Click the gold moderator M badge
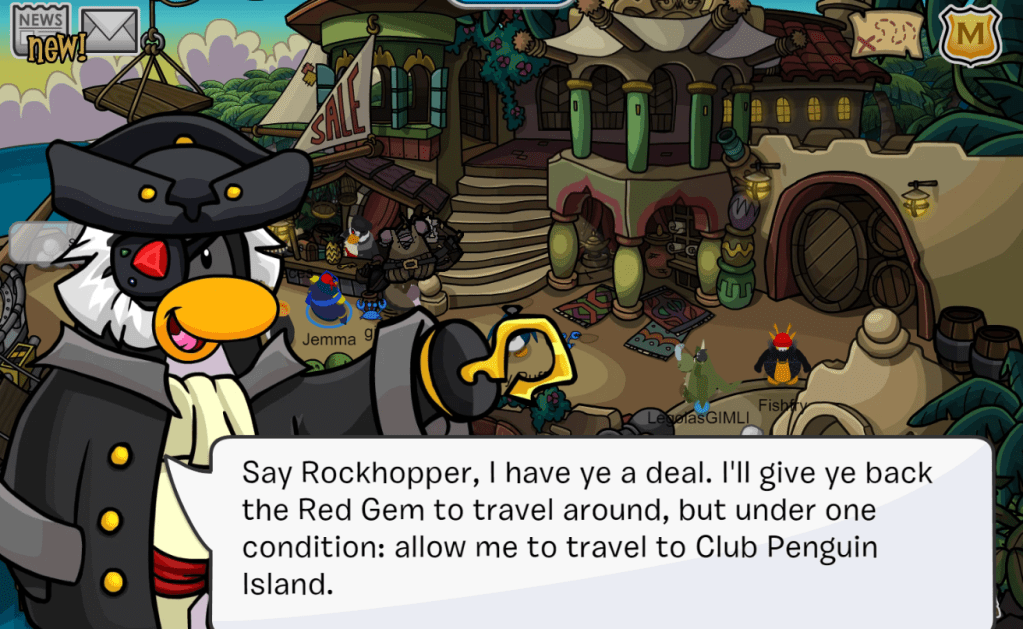Viewport: 1023px width, 629px height. 969,34
